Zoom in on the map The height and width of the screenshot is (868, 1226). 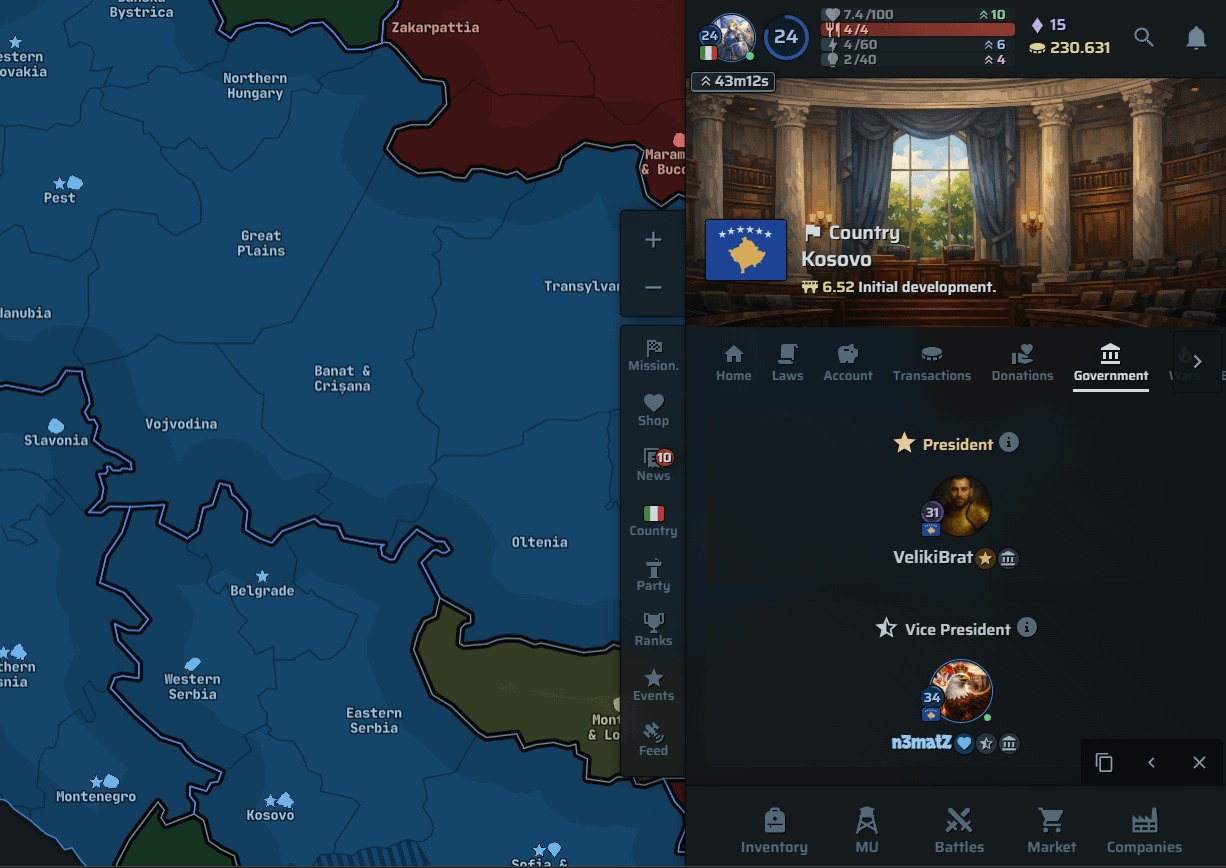tap(653, 240)
